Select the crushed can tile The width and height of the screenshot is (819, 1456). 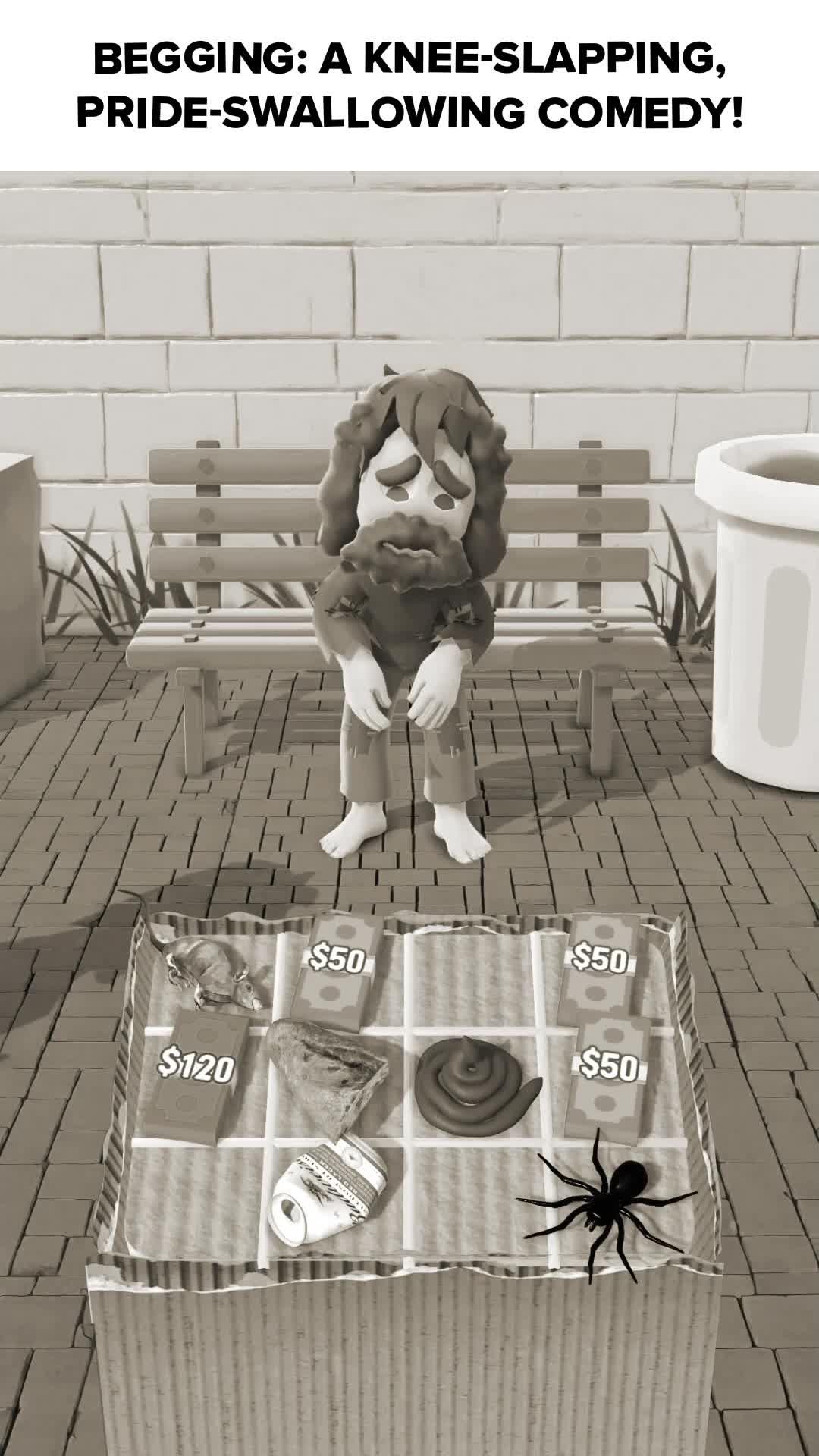click(326, 1193)
